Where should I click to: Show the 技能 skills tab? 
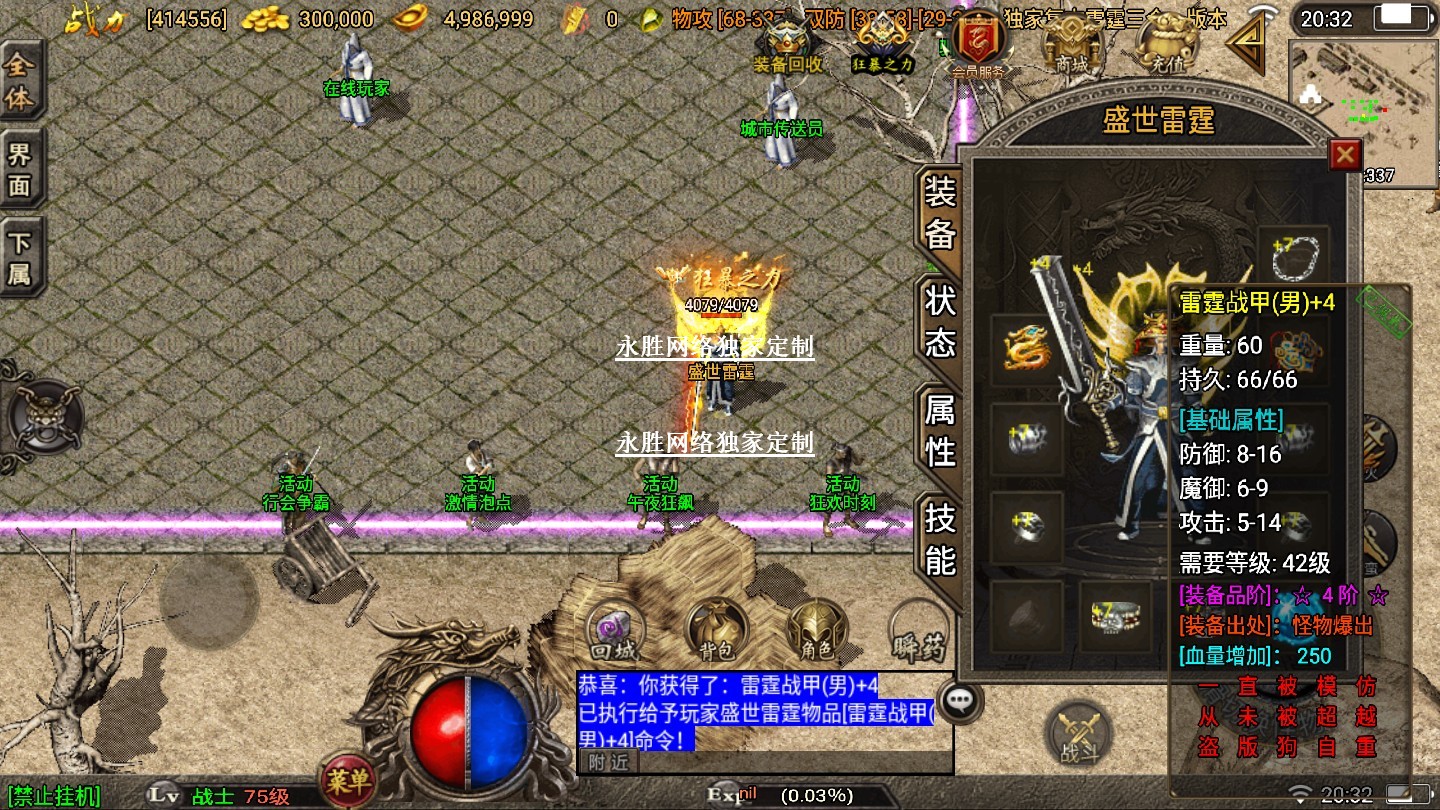[x=940, y=538]
